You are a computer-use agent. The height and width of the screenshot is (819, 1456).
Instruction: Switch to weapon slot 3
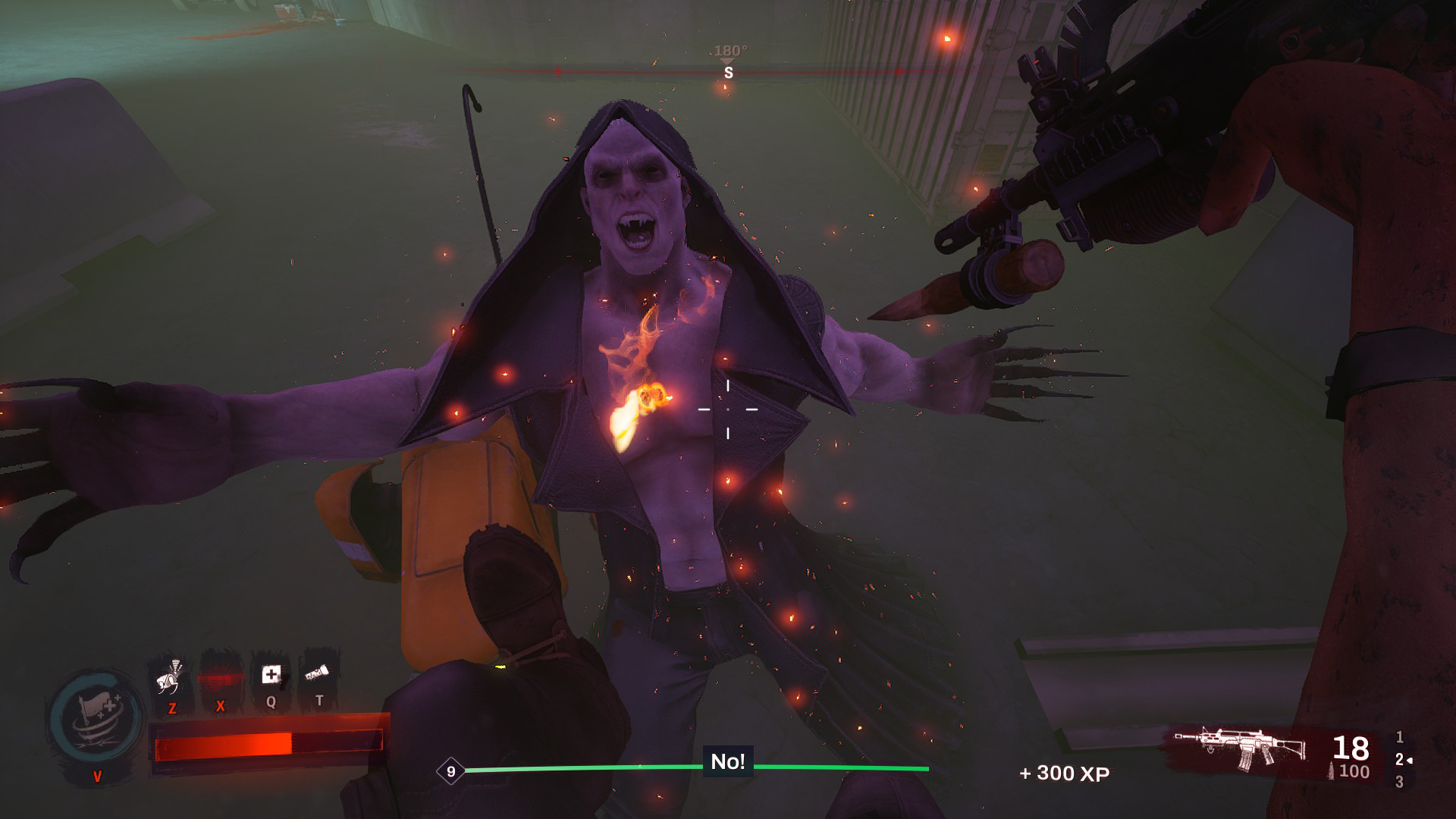1400,783
